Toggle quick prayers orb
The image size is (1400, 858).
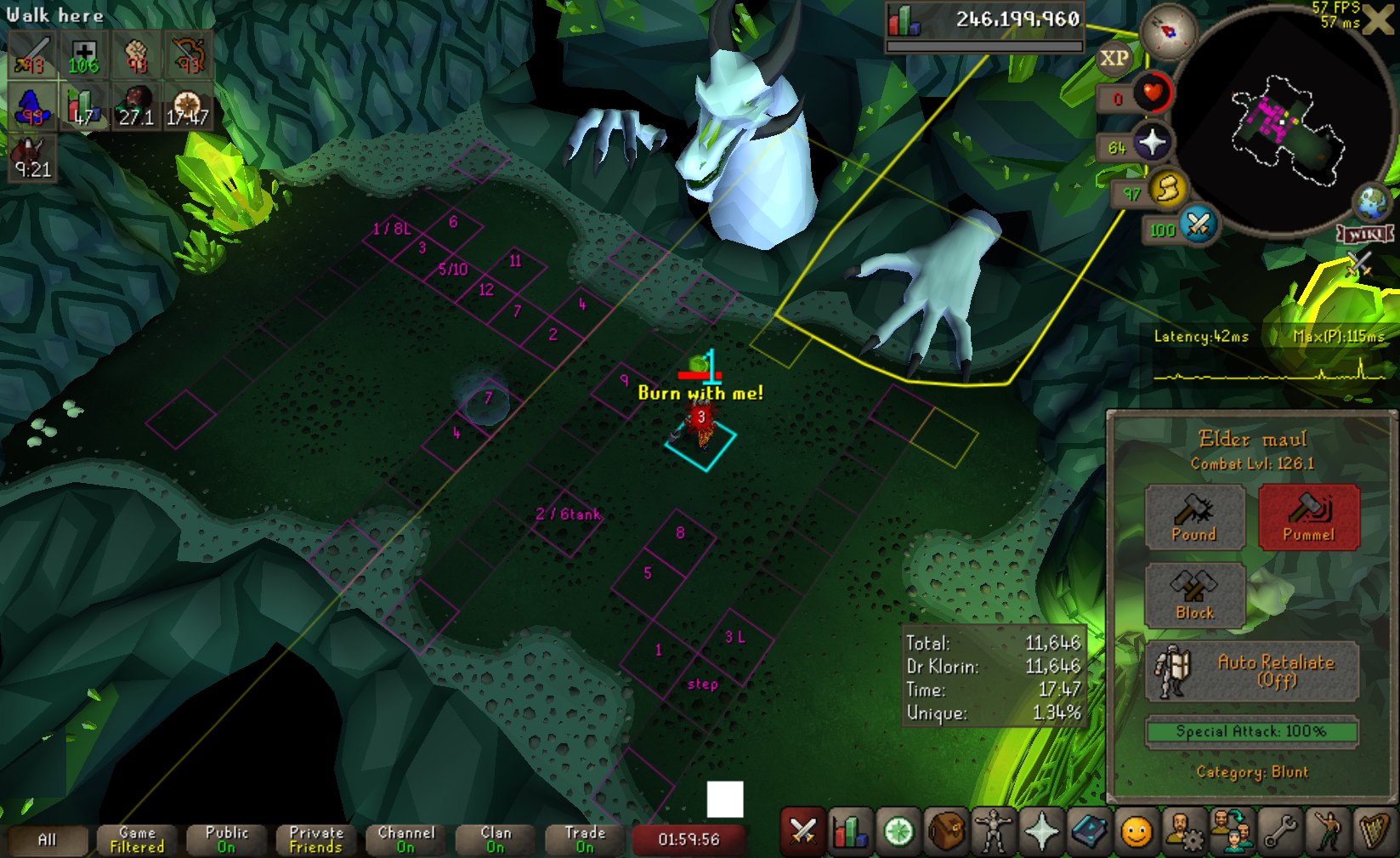1152,143
